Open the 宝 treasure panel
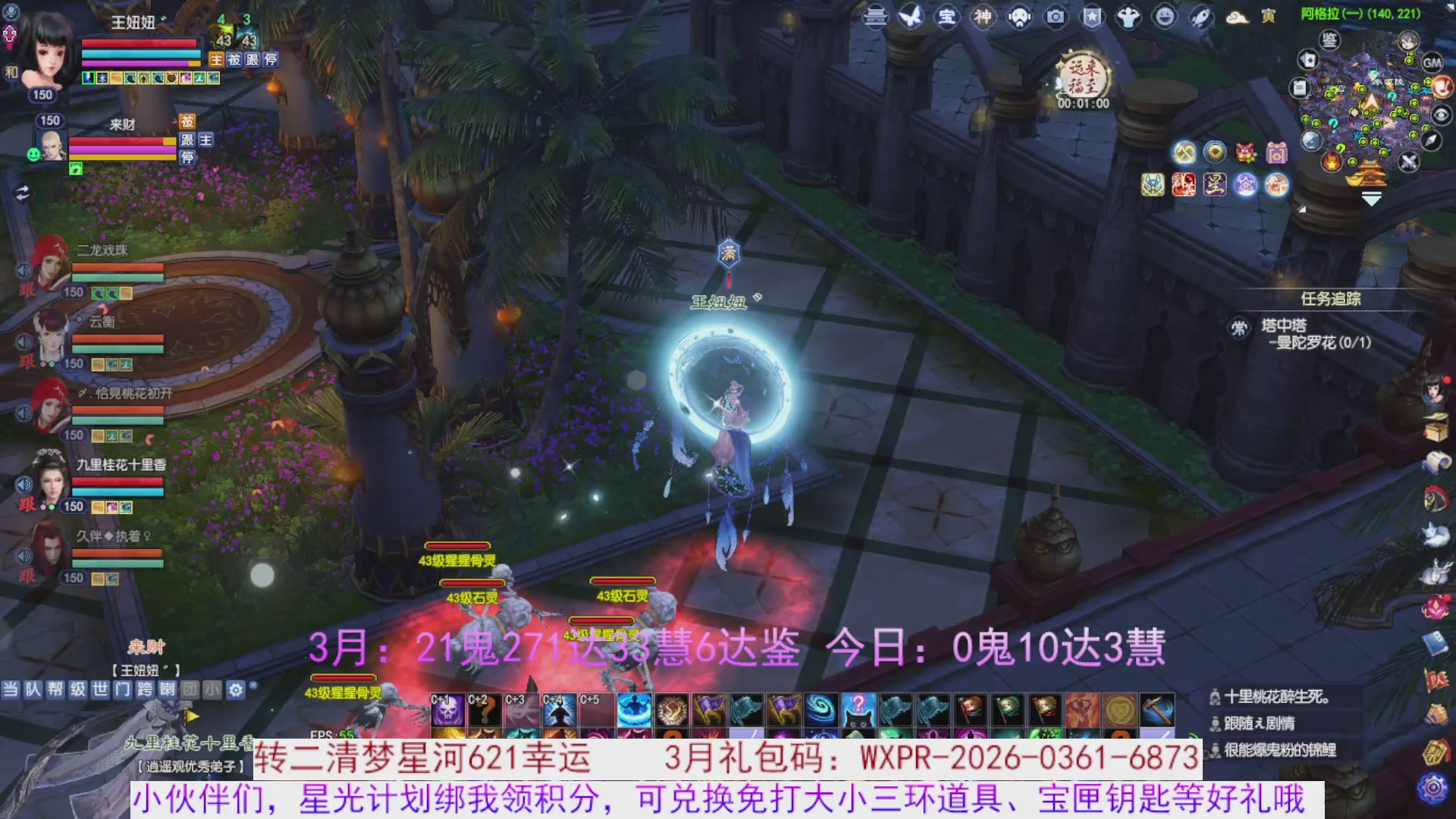 point(946,17)
